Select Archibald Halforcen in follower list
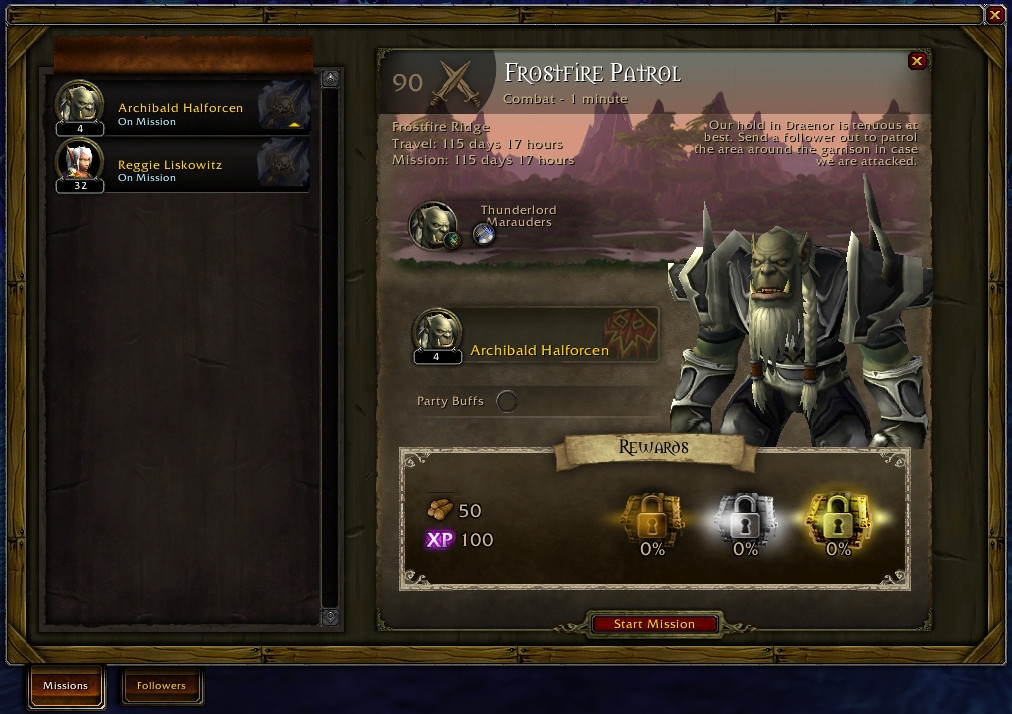Screen dimensions: 1012x714 point(182,108)
